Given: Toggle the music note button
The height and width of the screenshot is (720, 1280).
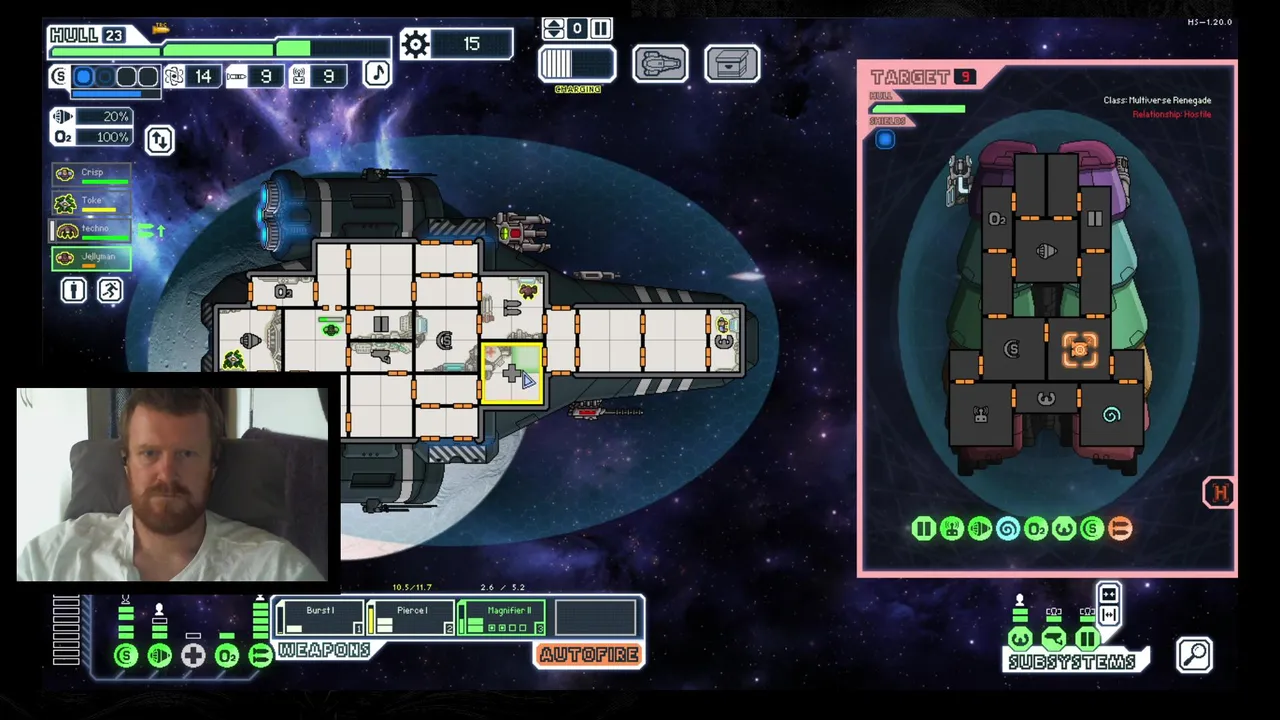Looking at the screenshot, I should click(x=377, y=73).
